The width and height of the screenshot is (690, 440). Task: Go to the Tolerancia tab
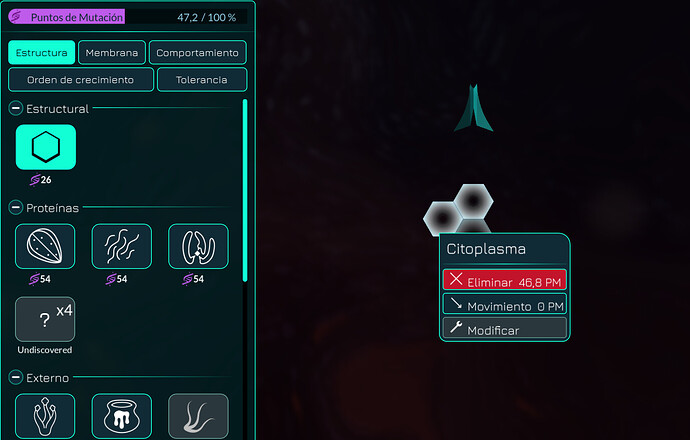coord(201,80)
